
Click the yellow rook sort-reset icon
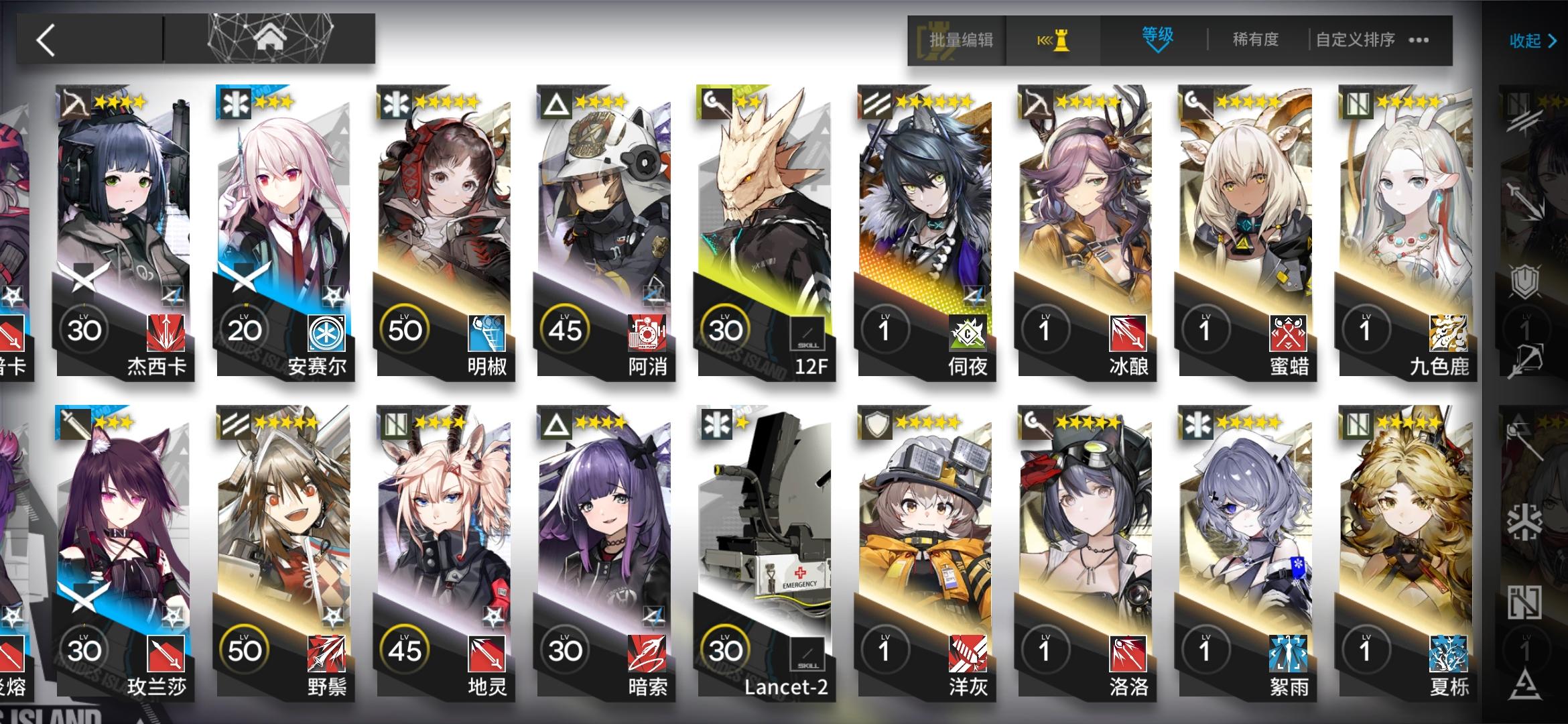tap(1053, 40)
